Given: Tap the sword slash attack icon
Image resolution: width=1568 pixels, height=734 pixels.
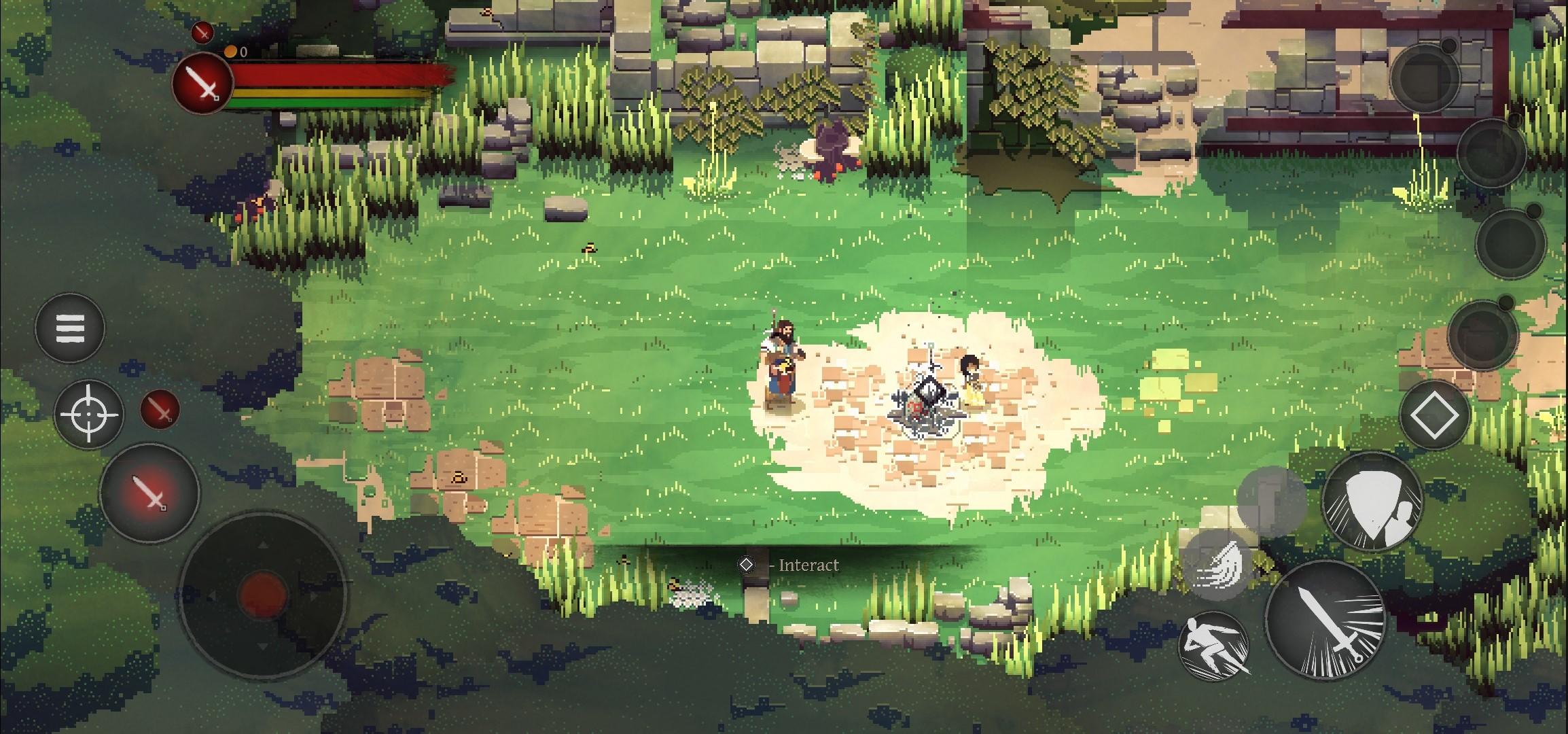Looking at the screenshot, I should tap(1327, 624).
